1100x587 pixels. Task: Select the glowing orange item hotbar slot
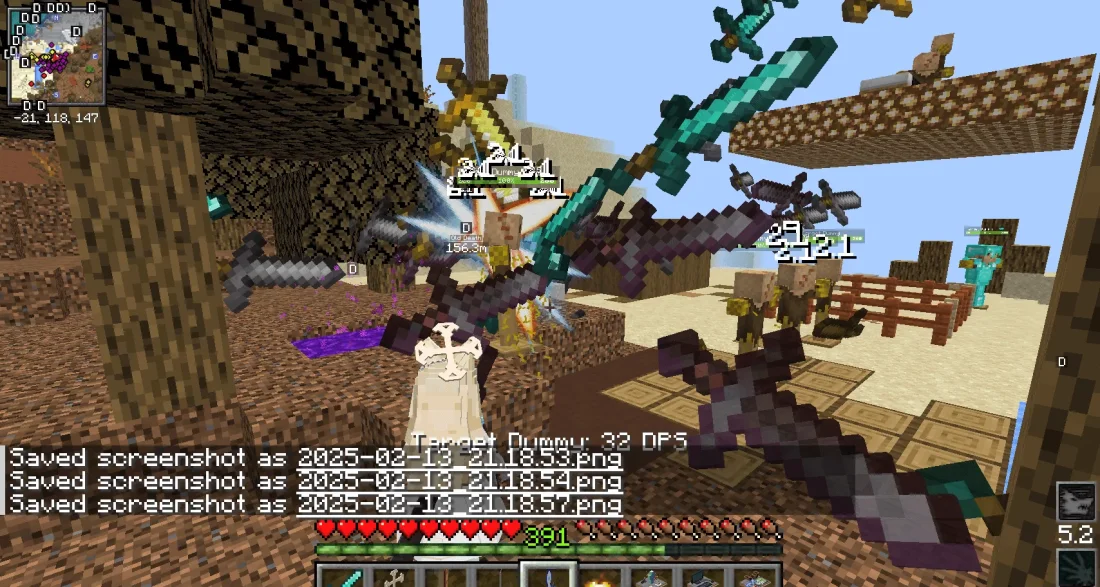click(x=598, y=577)
